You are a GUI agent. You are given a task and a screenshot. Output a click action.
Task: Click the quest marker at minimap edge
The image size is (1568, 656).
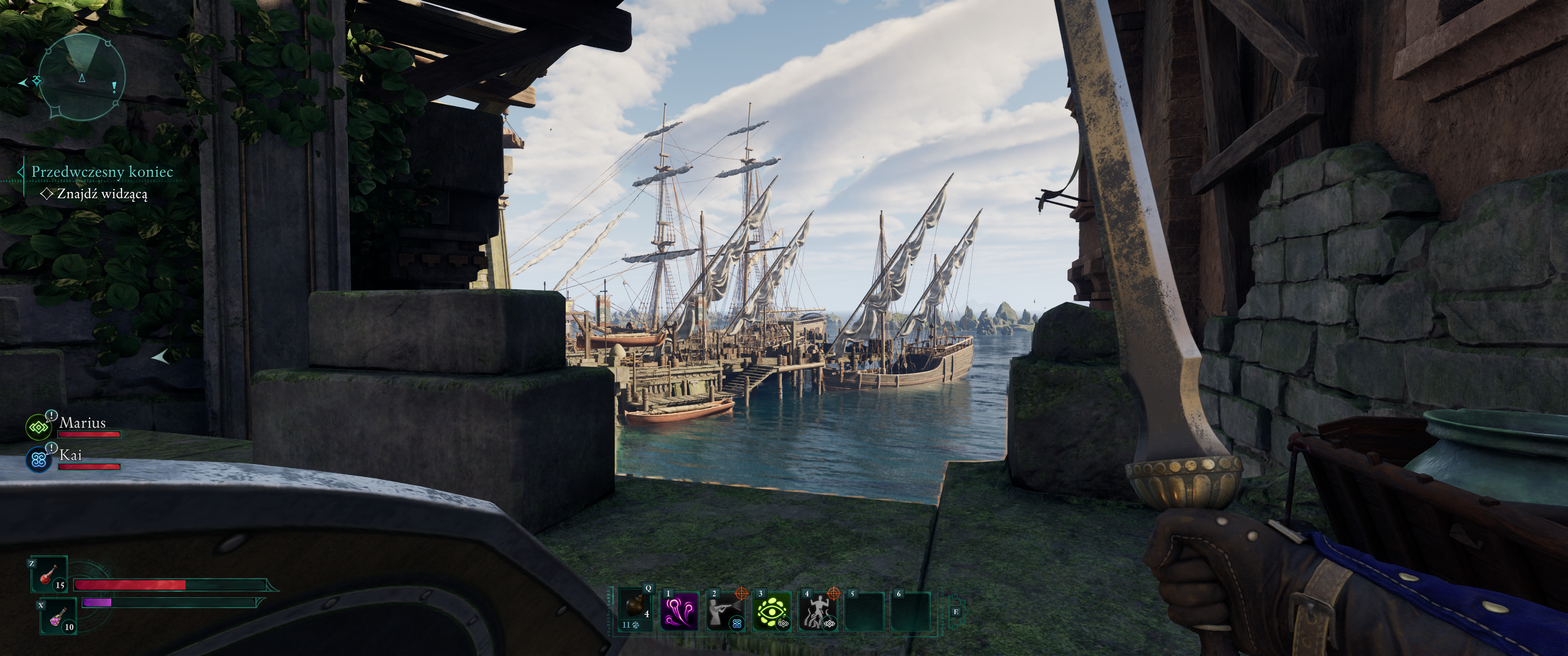37,81
